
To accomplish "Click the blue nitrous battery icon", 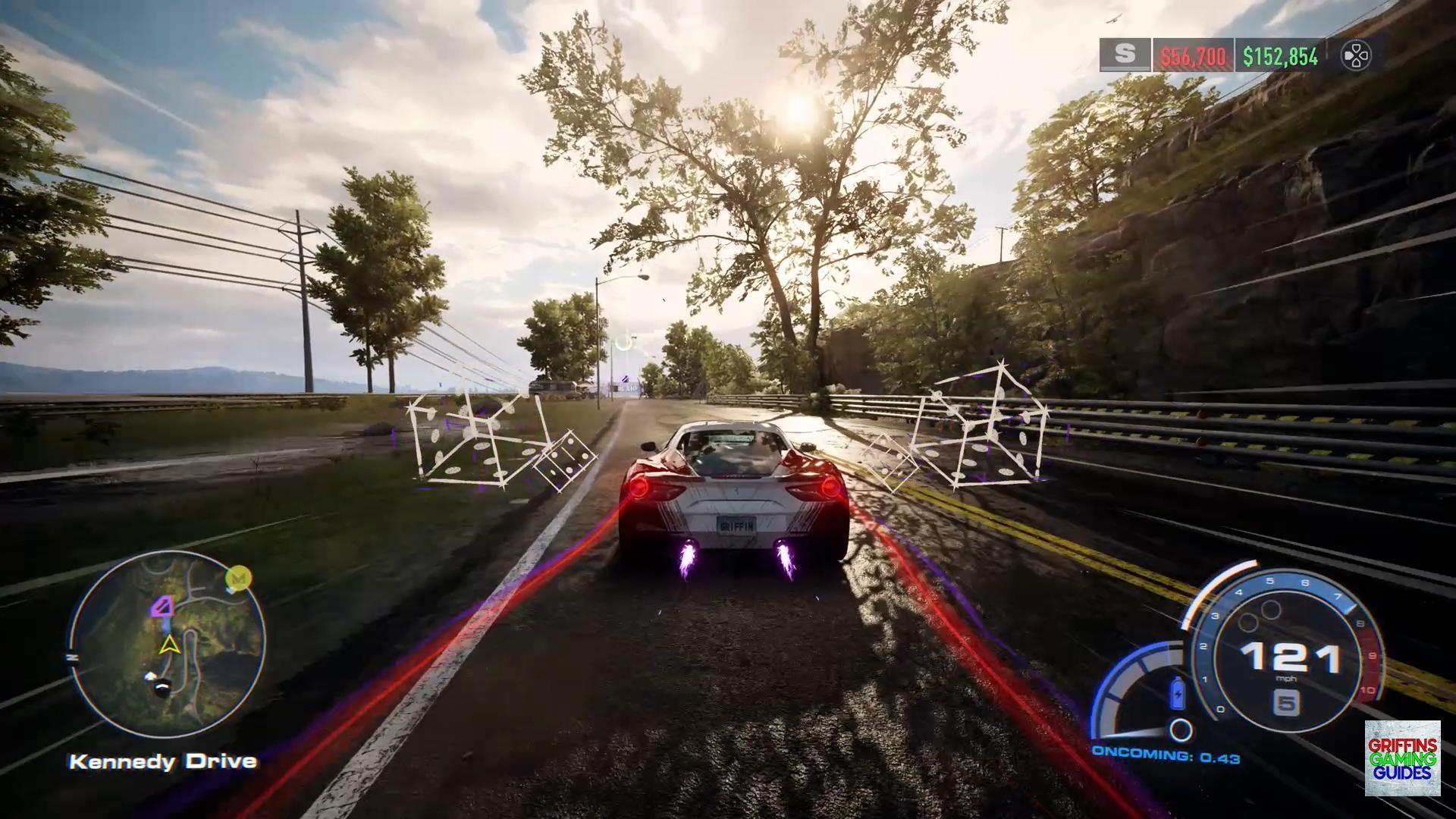I will (1178, 692).
